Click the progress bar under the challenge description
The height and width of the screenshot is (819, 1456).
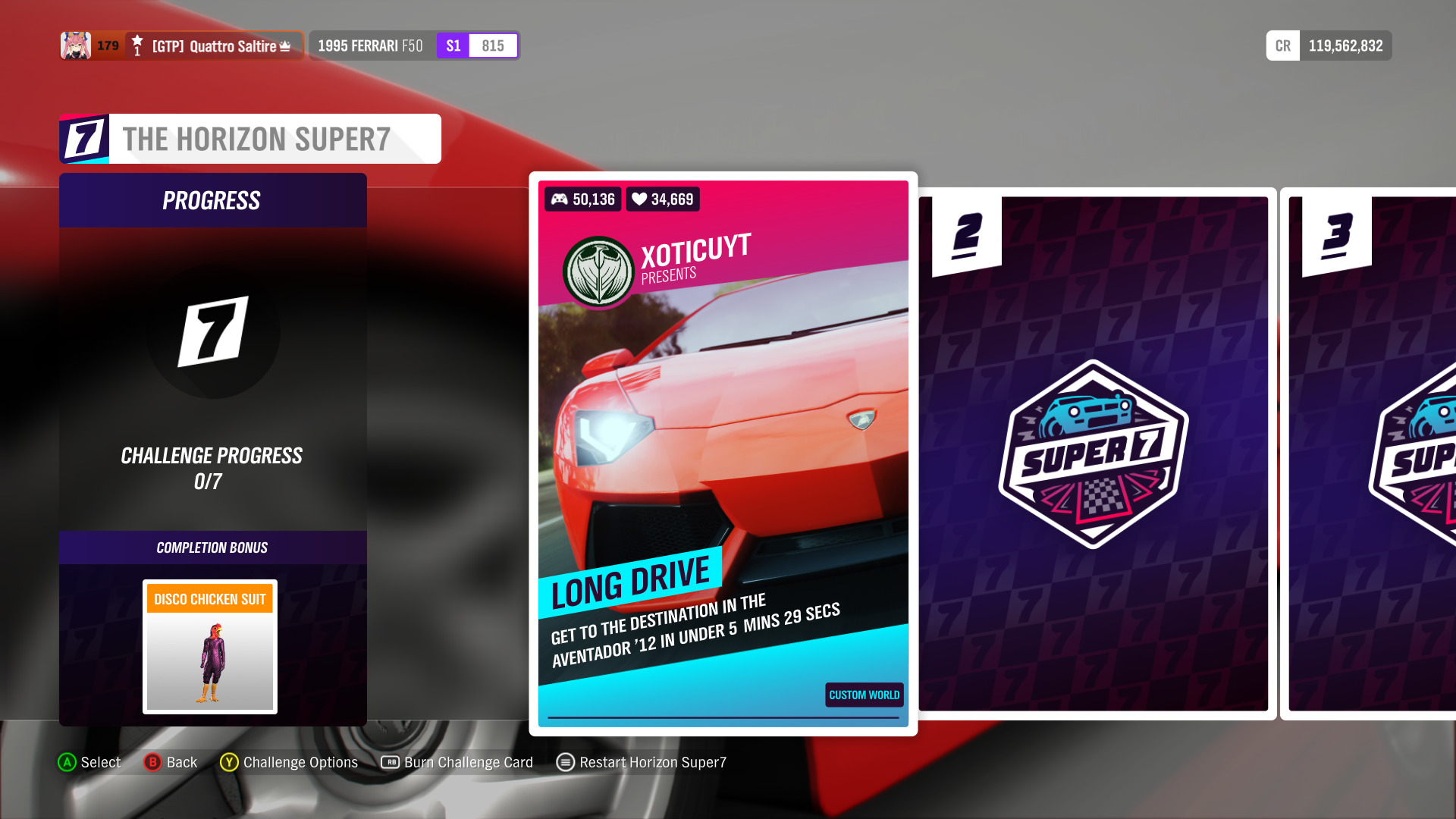pos(723,717)
